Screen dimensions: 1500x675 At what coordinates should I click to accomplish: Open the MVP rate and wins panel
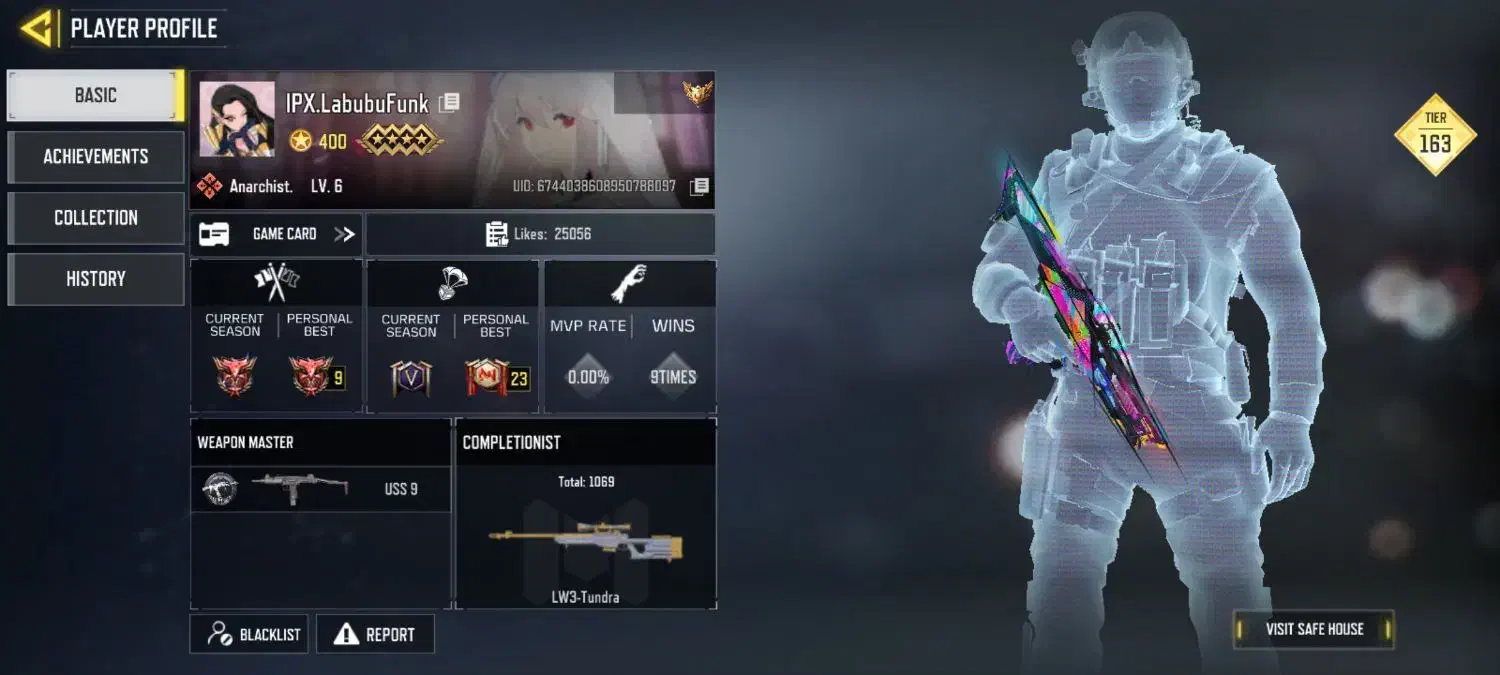tap(630, 337)
